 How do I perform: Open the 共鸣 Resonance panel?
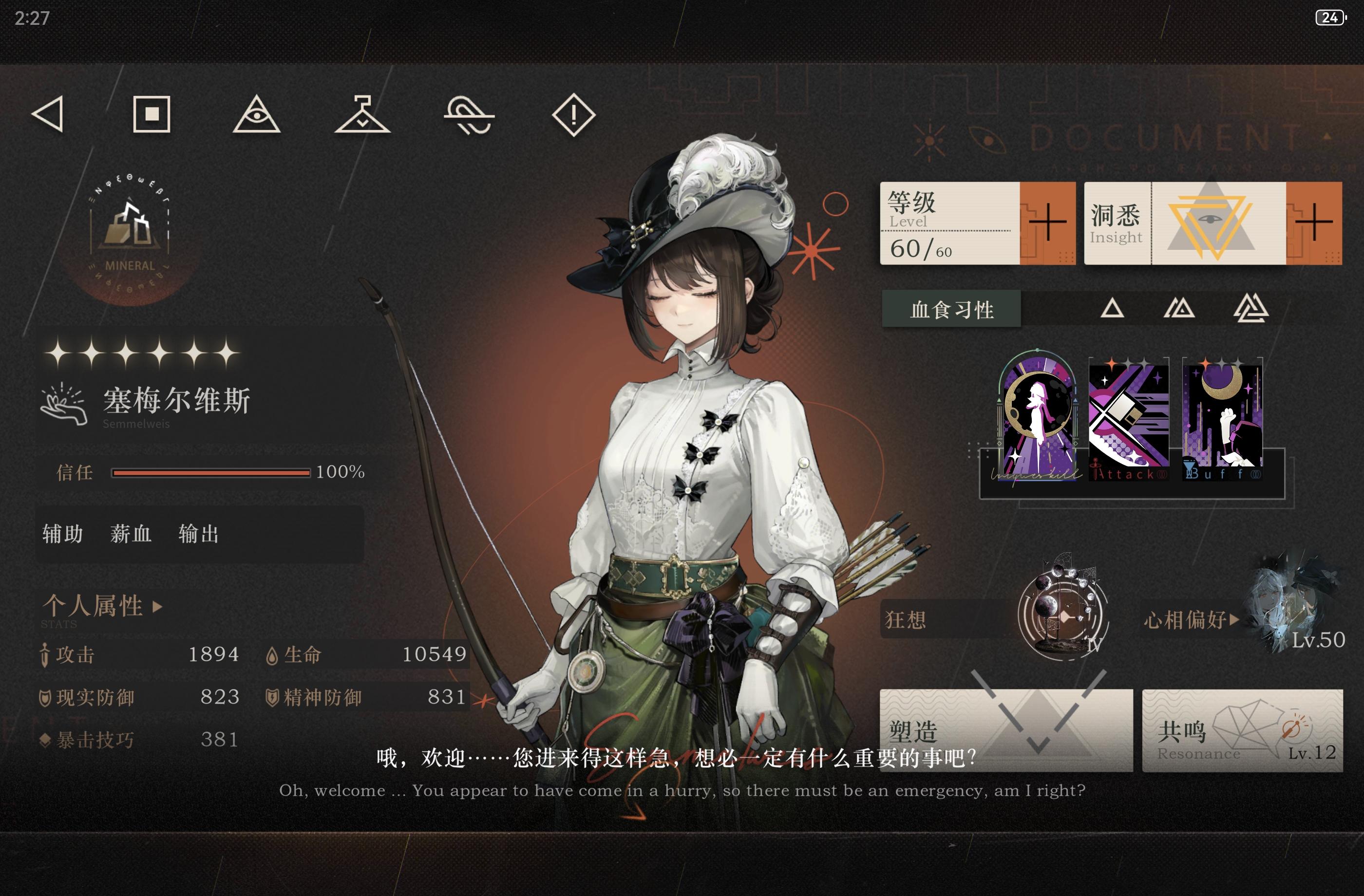tap(1242, 731)
